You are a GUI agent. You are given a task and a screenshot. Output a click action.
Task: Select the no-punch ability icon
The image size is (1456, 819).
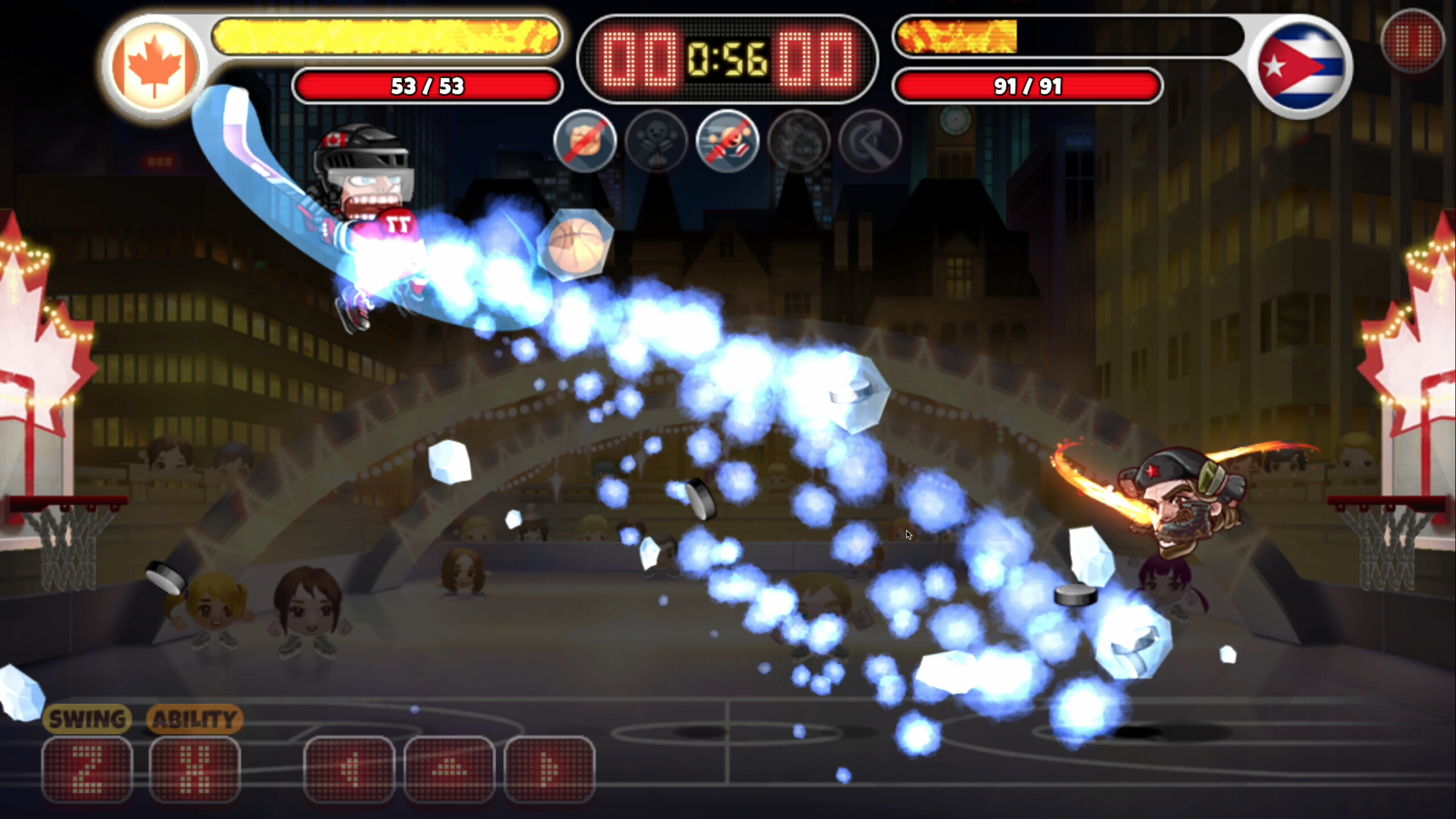(585, 142)
